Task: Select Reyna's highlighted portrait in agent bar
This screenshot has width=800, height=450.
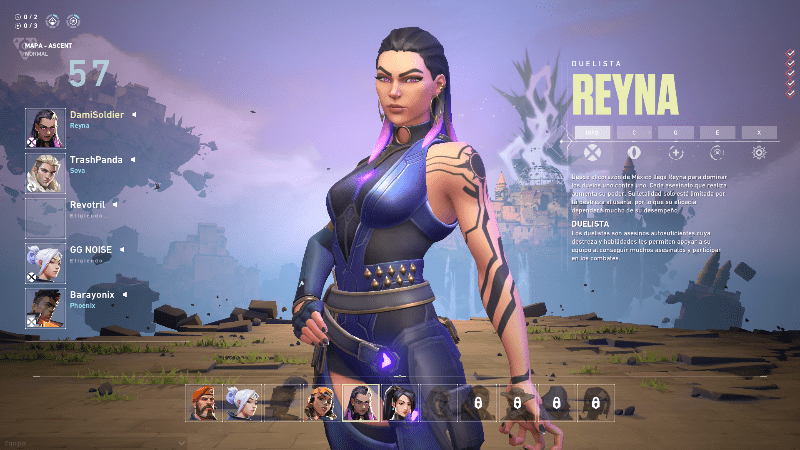Action: tap(360, 403)
